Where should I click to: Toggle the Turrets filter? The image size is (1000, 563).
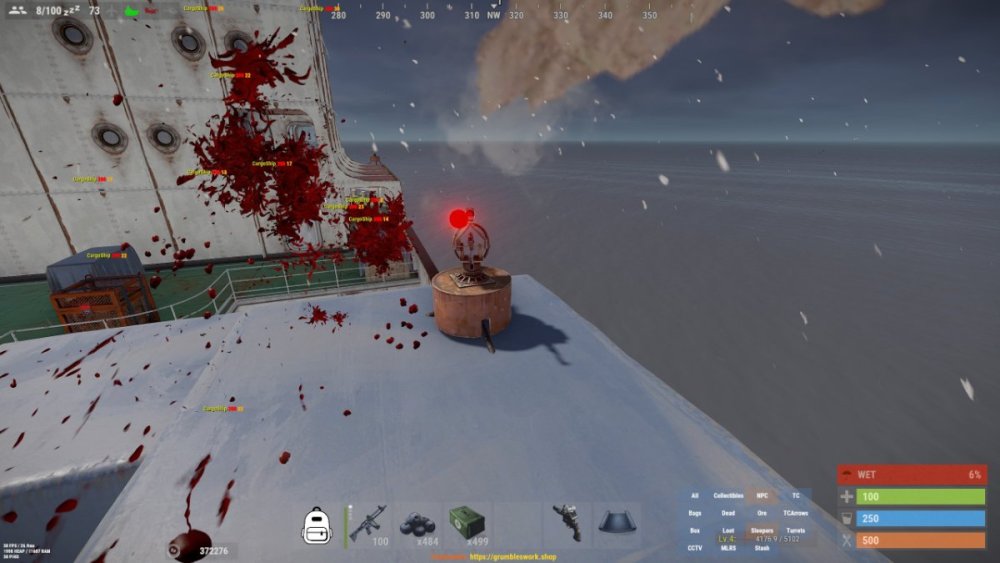796,531
